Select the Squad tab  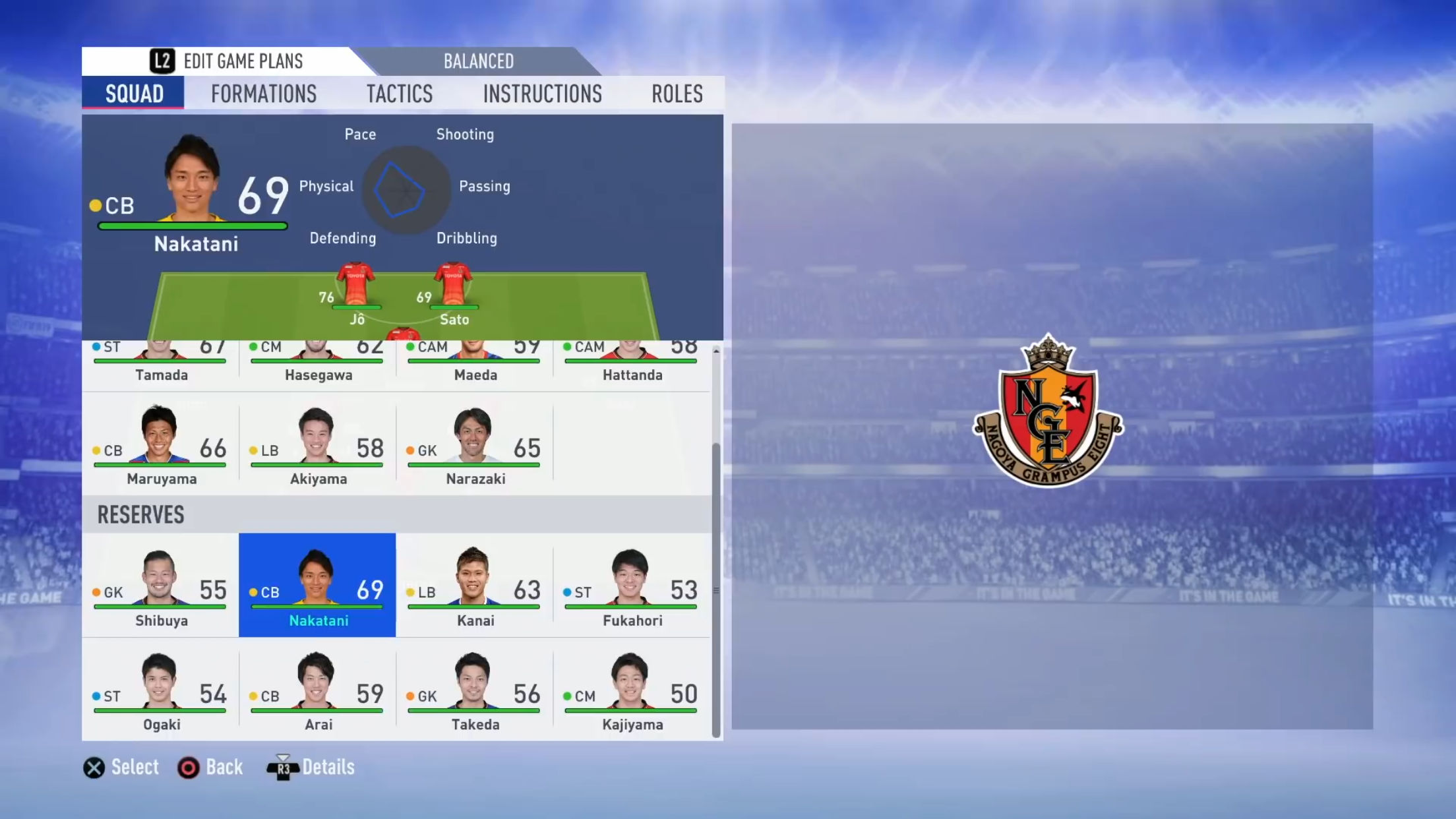(x=134, y=94)
